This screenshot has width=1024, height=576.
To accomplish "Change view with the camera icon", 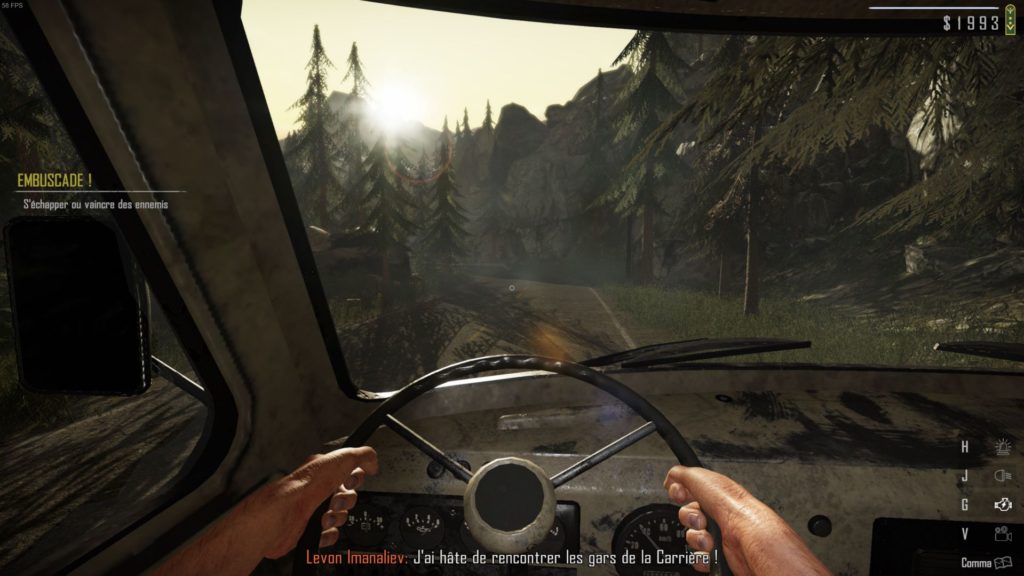I will [1001, 534].
